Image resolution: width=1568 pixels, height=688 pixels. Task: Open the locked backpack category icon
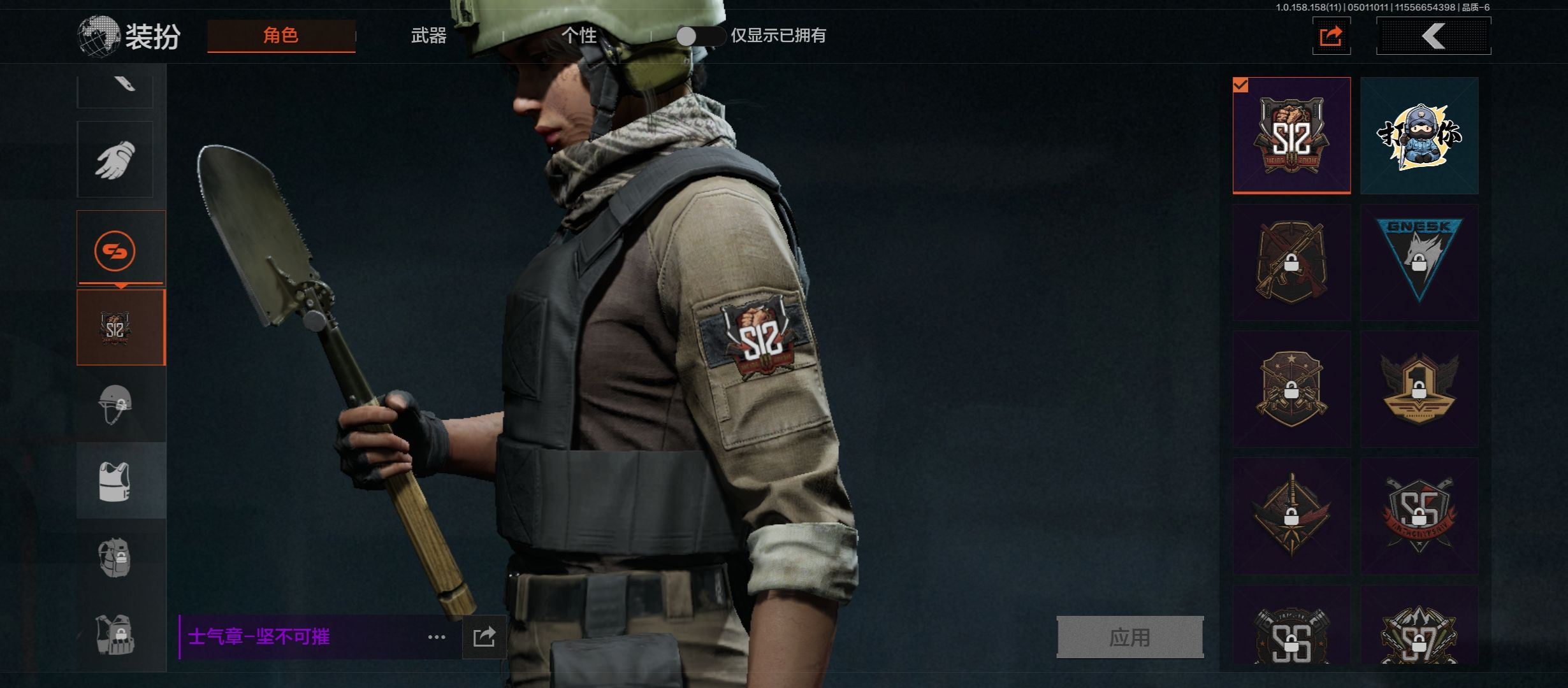(x=115, y=558)
